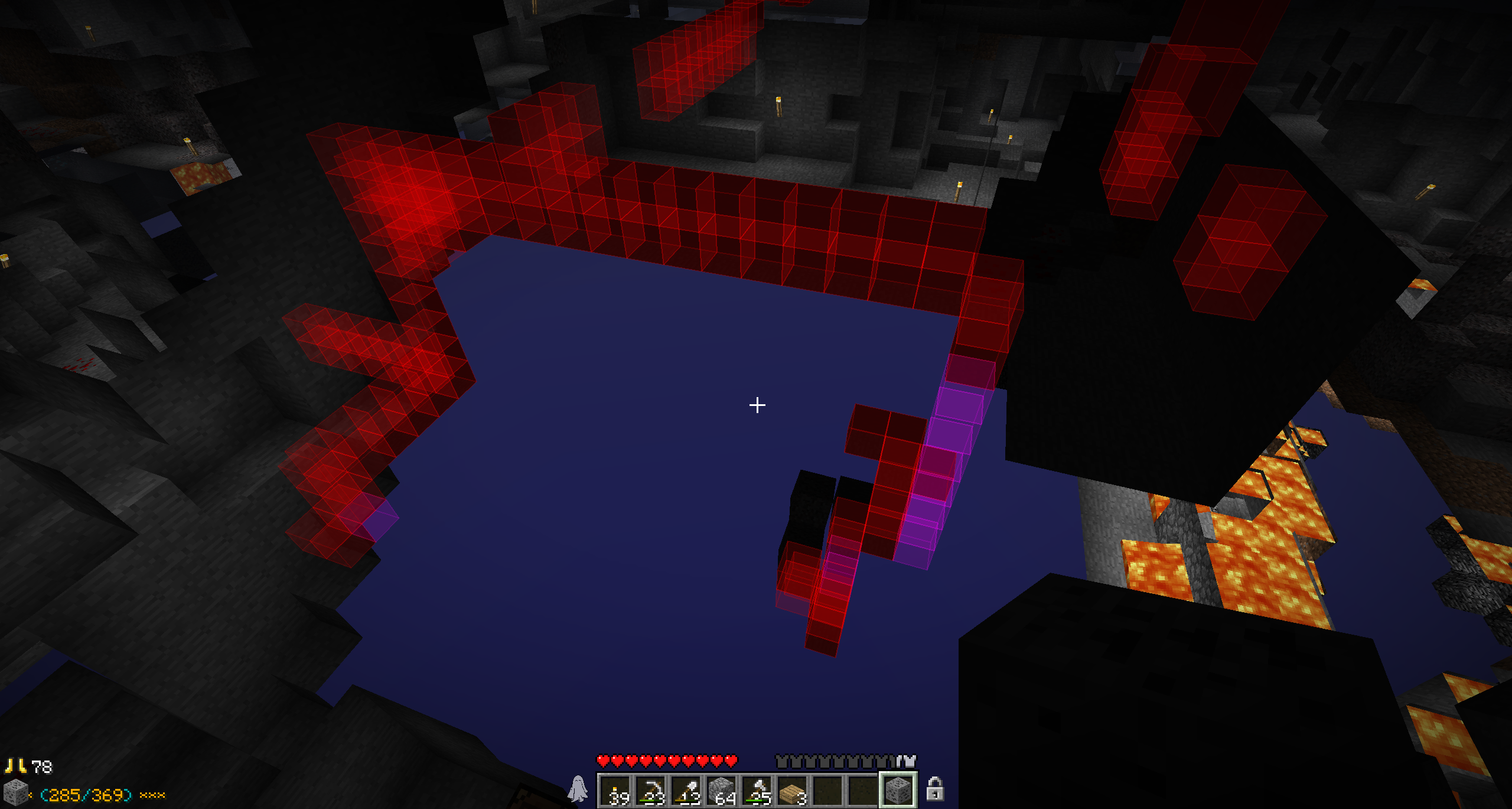Select the torch stack of 39

pos(615,790)
